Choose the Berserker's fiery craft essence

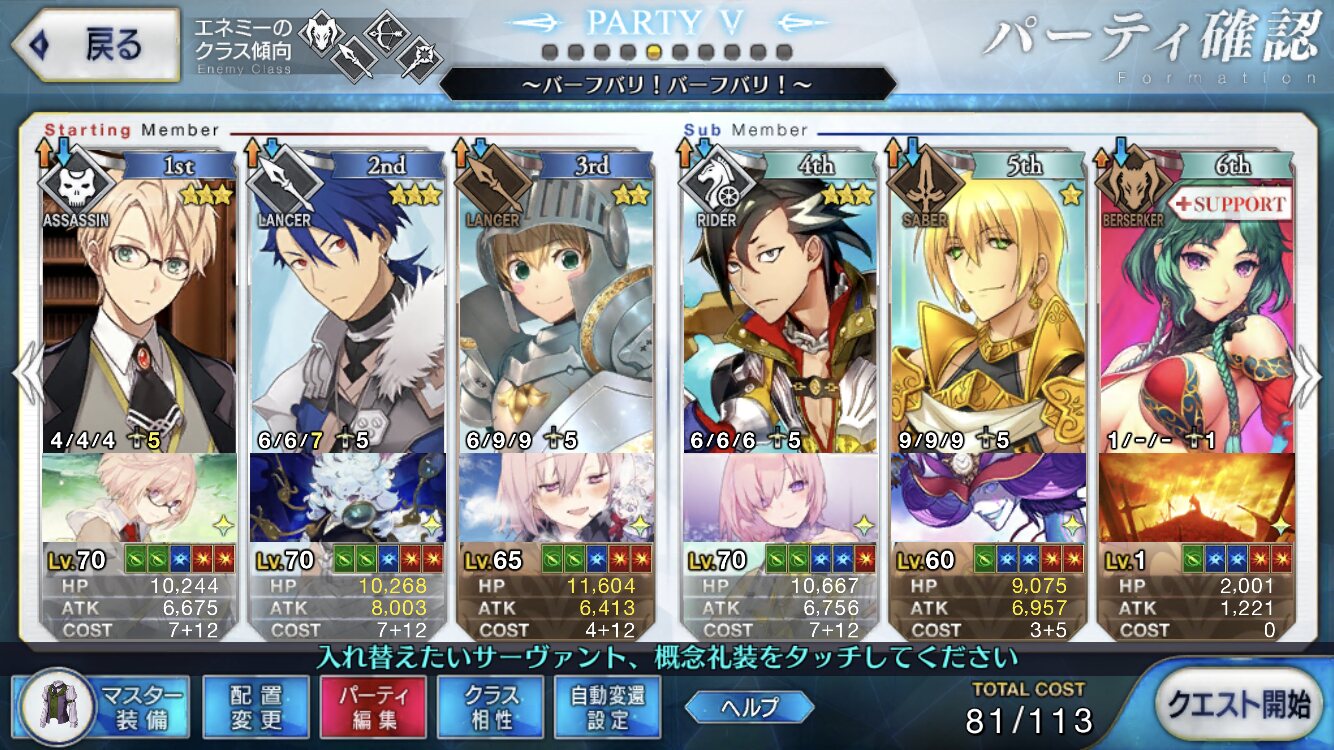pos(1195,497)
